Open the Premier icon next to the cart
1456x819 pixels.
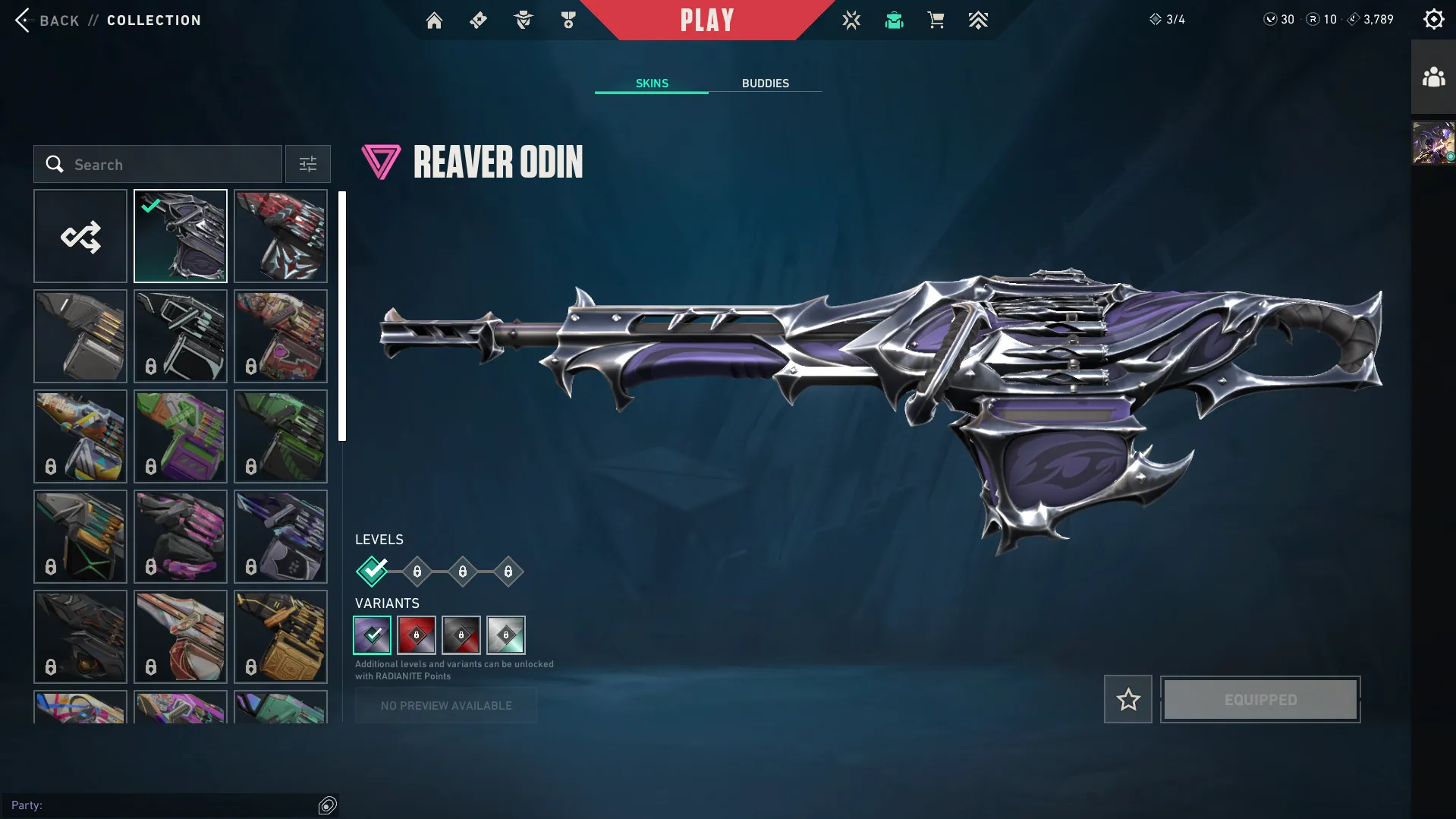[978, 20]
